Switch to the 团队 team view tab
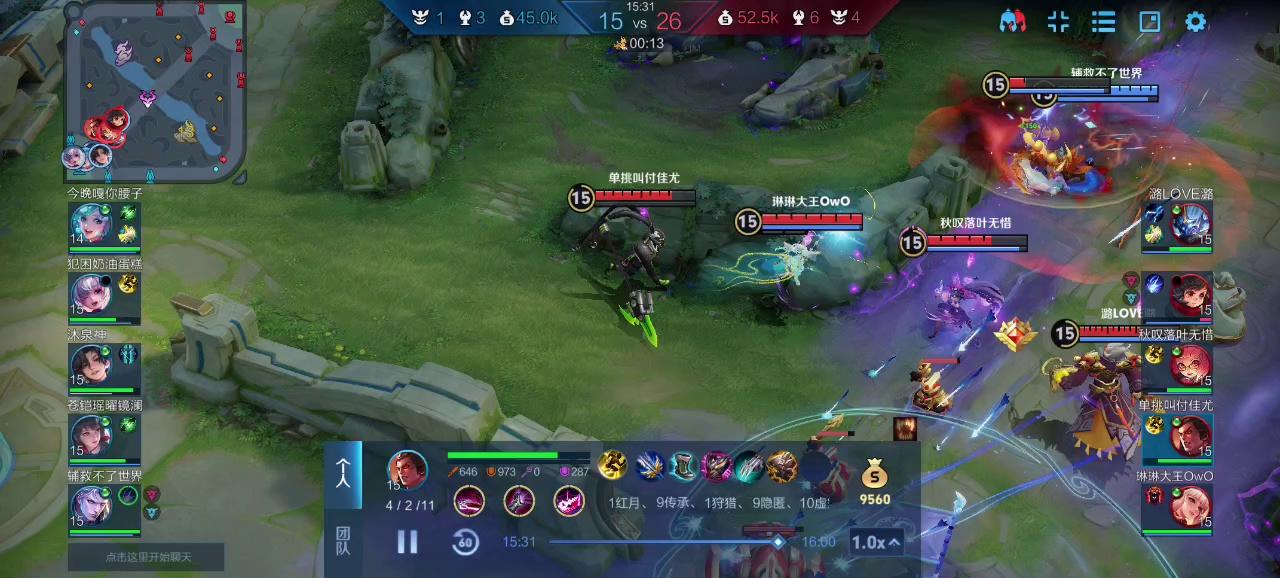This screenshot has height=578, width=1280. click(x=343, y=542)
